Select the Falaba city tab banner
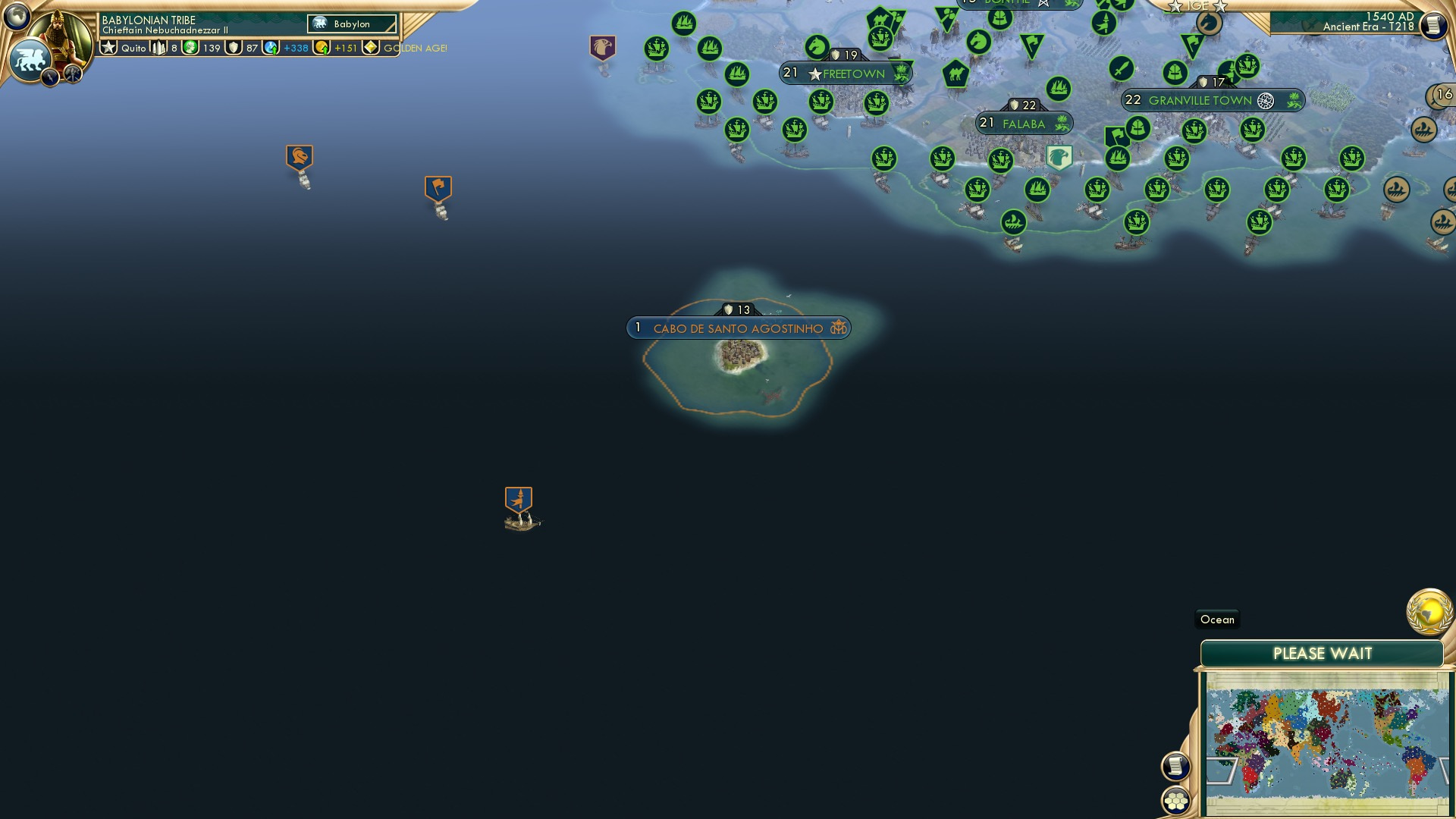Viewport: 1456px width, 819px height. point(1024,121)
